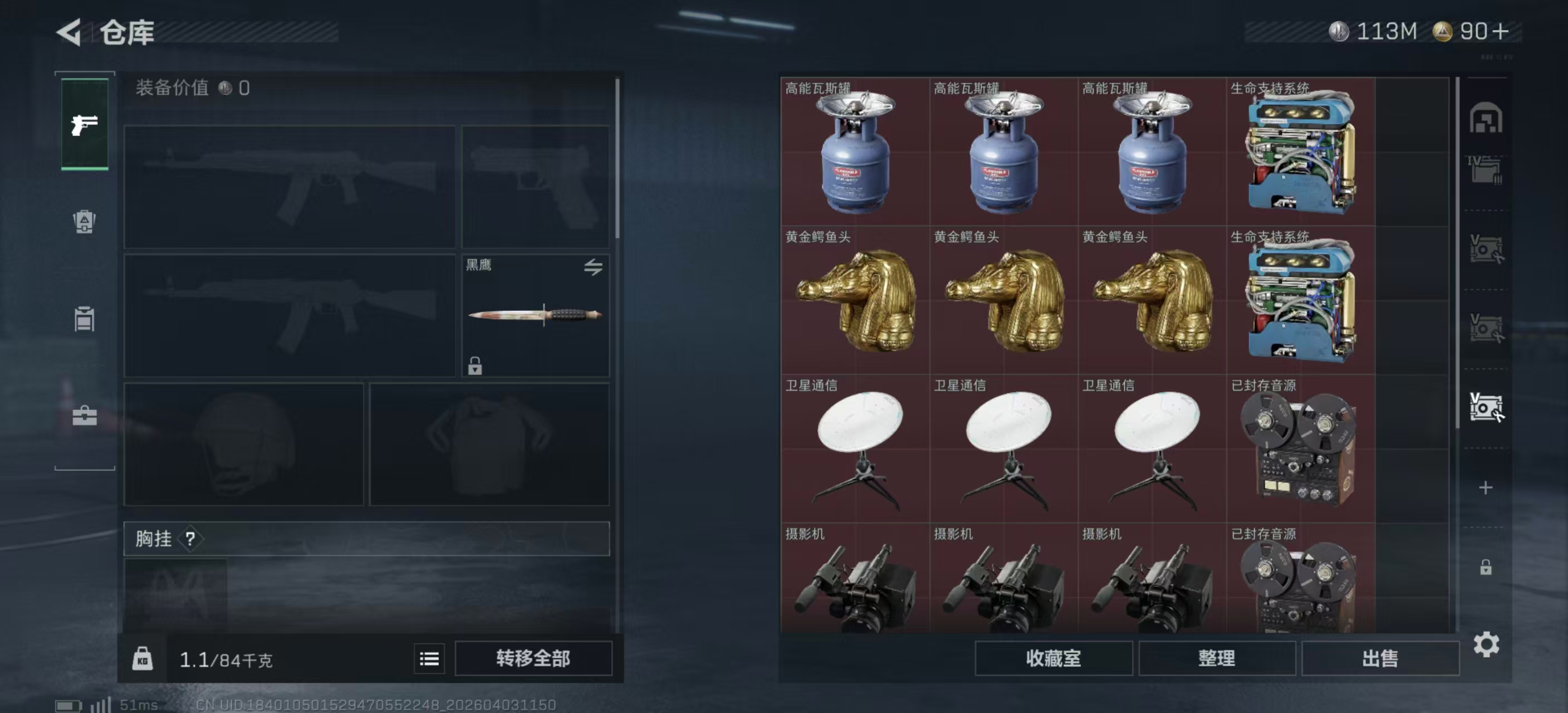This screenshot has height=713, width=1568.
Task: Open the 胸挂 help question mark
Action: [x=192, y=539]
